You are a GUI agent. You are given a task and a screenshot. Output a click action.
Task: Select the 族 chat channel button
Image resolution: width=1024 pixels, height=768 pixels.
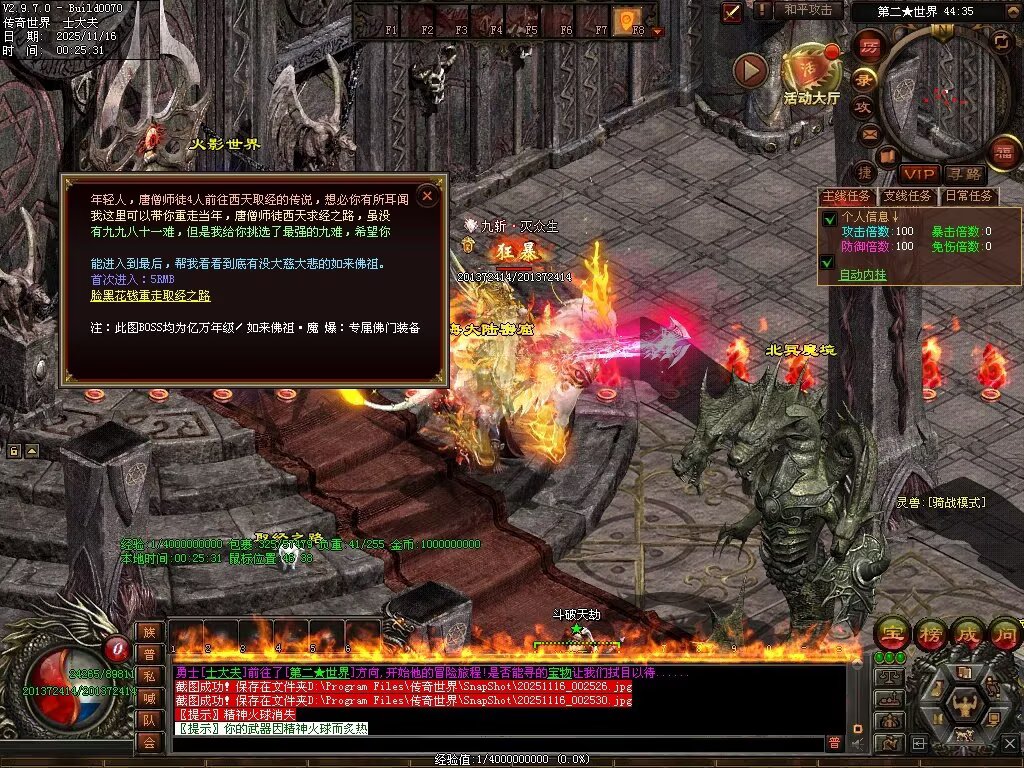click(x=149, y=632)
